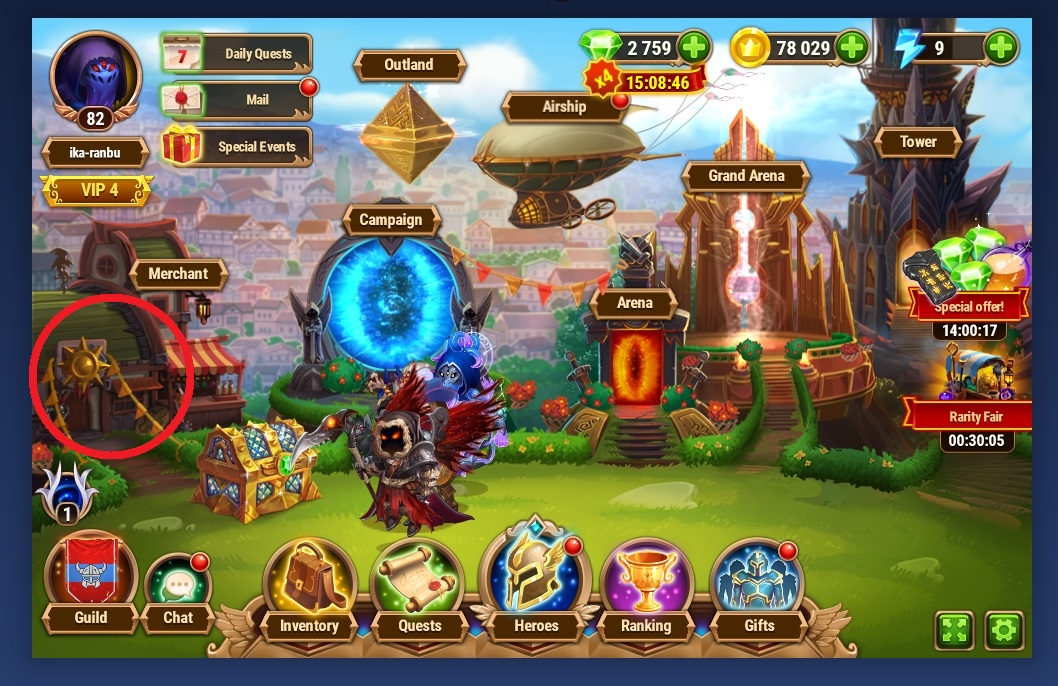Open the Tower

click(x=918, y=142)
